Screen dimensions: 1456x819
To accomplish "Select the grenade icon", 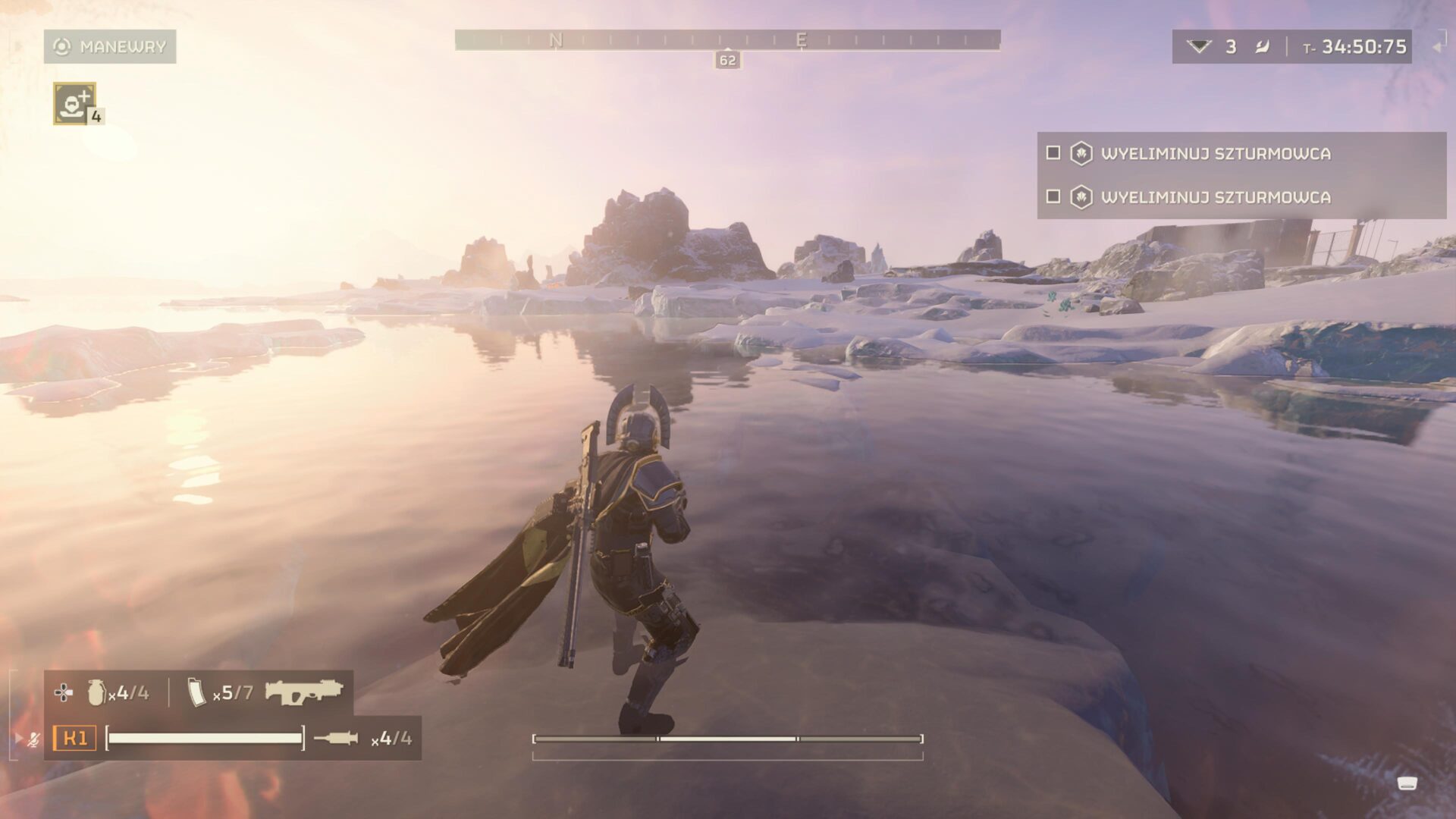I will point(96,692).
